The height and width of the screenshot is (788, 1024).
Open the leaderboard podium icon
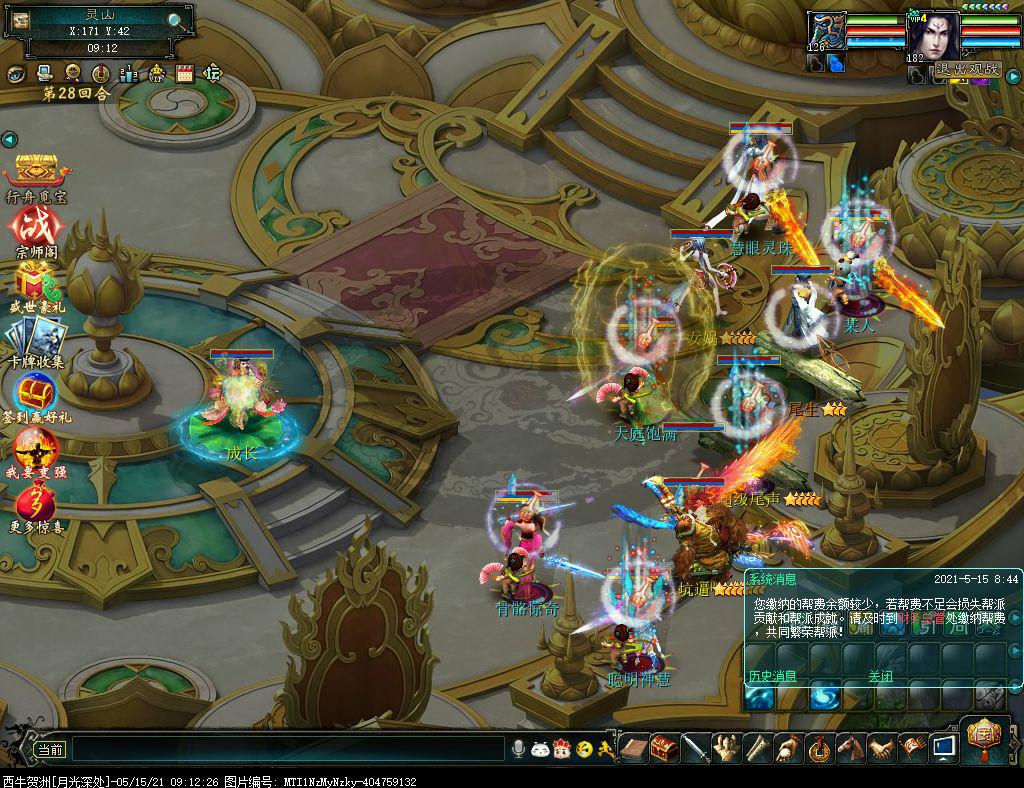point(129,73)
